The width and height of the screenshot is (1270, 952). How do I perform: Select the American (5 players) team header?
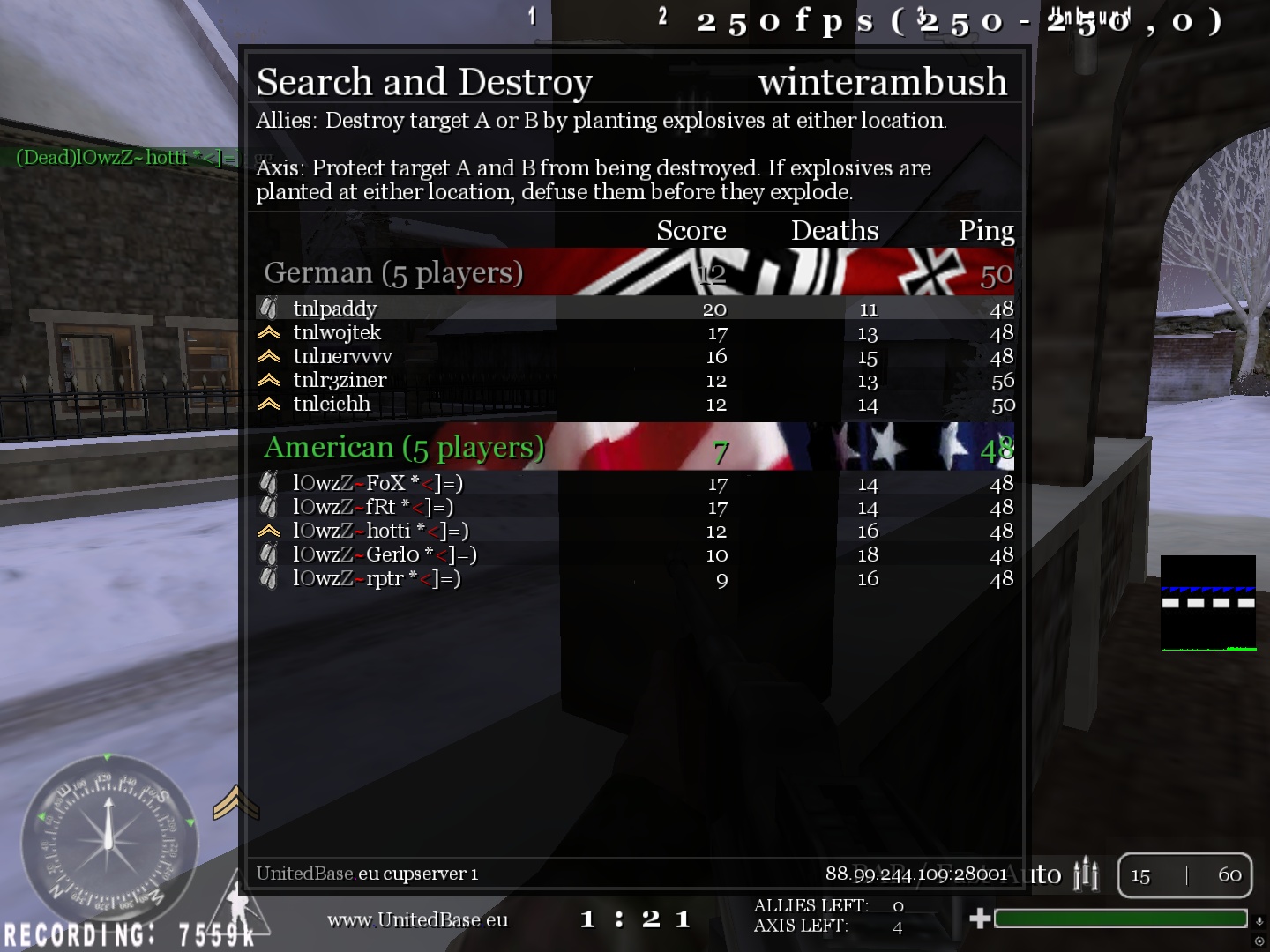tap(405, 447)
